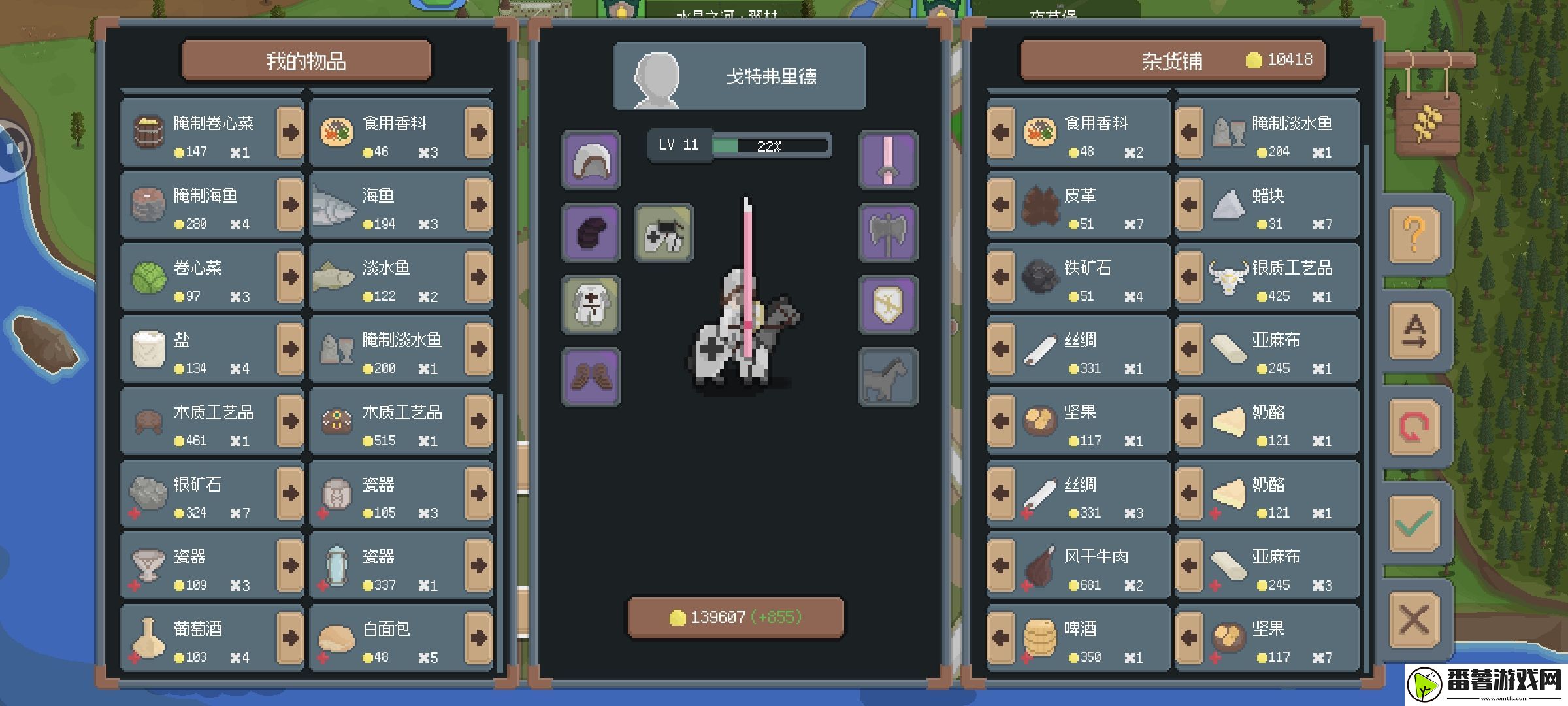Sell the 盐 using its arrow button

pyautogui.click(x=289, y=350)
